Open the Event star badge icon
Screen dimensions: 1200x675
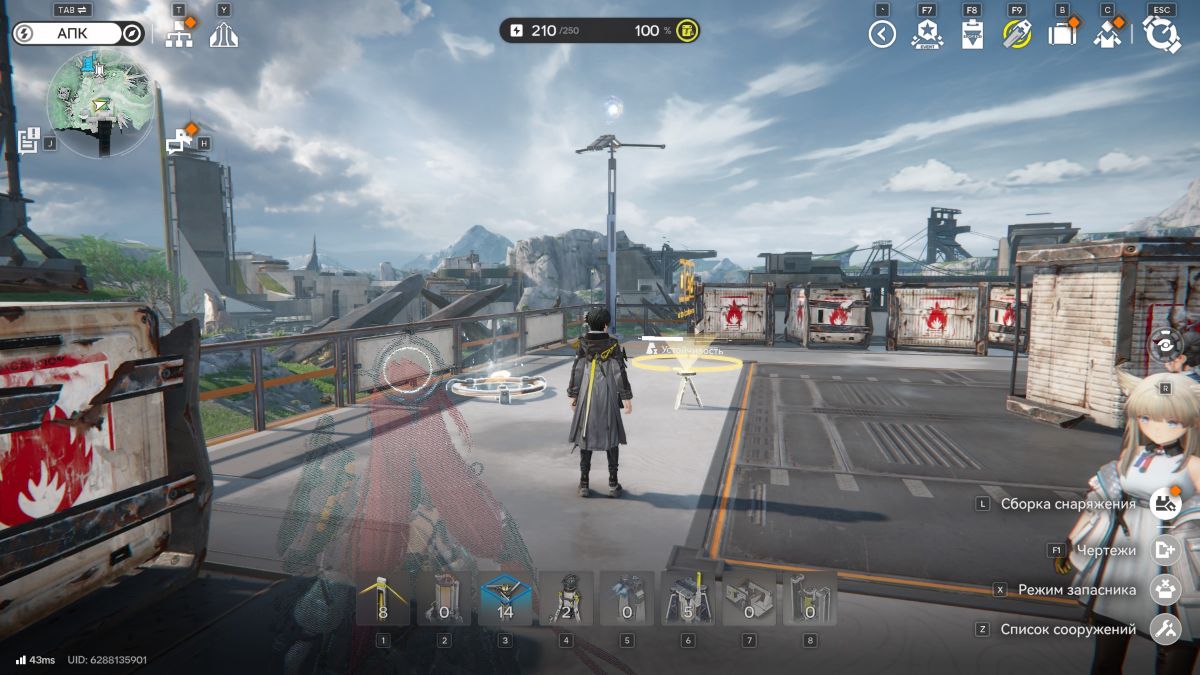pyautogui.click(x=927, y=34)
